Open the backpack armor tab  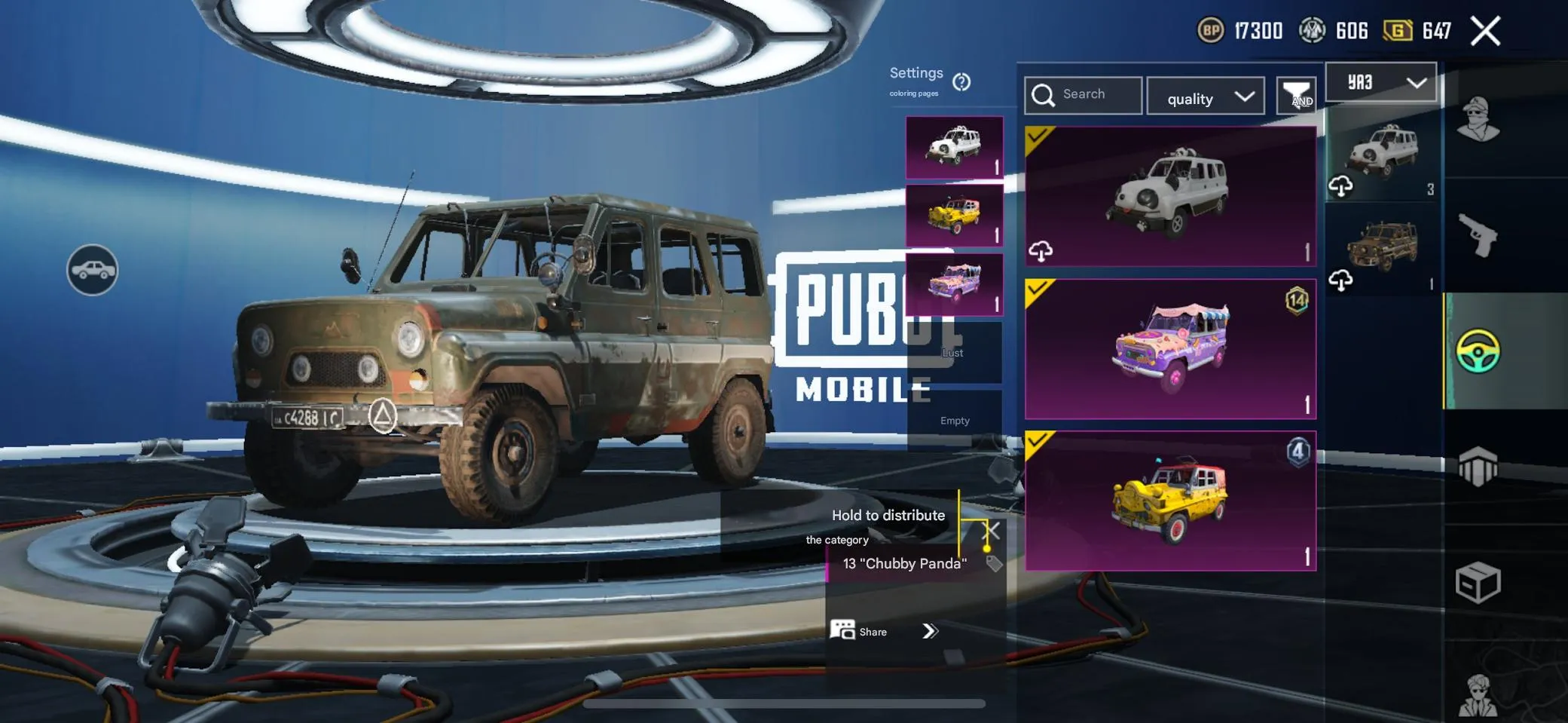coord(1478,467)
